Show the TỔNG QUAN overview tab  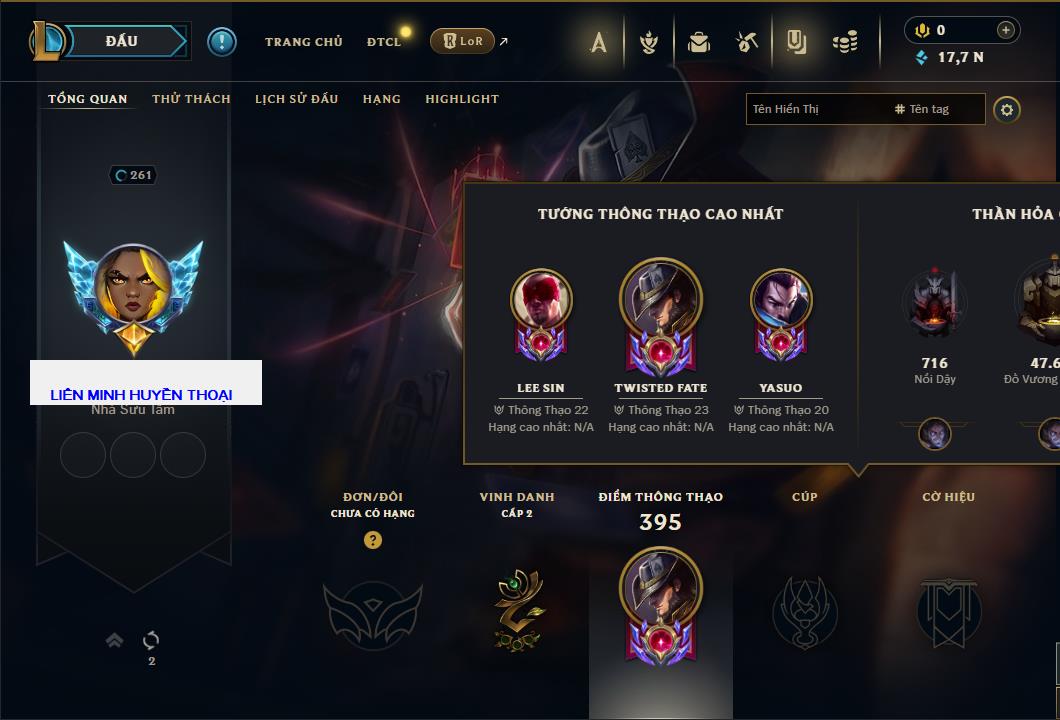[x=88, y=99]
